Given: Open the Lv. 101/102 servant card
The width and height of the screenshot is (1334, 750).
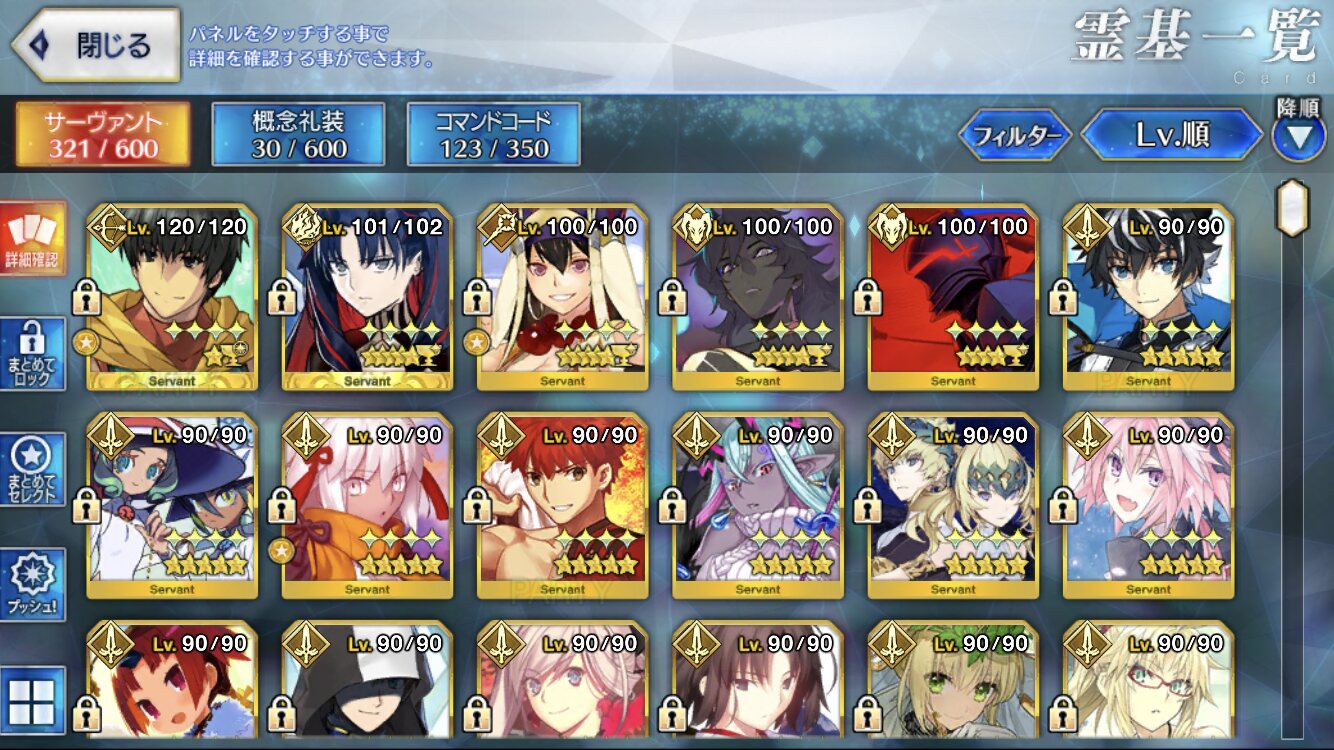Looking at the screenshot, I should pos(367,298).
